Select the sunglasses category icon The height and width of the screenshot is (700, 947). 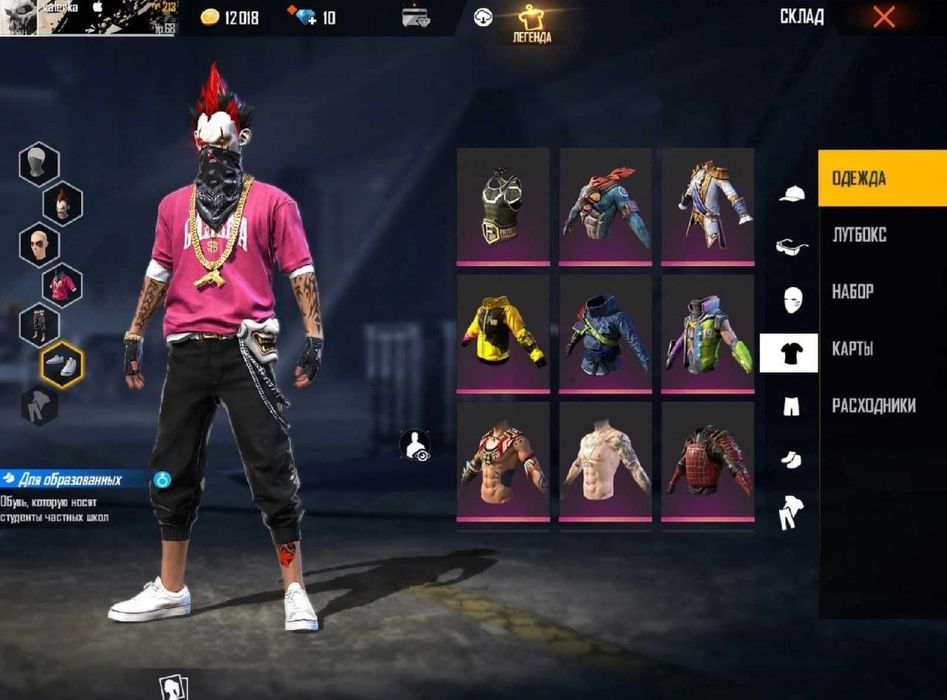(792, 246)
